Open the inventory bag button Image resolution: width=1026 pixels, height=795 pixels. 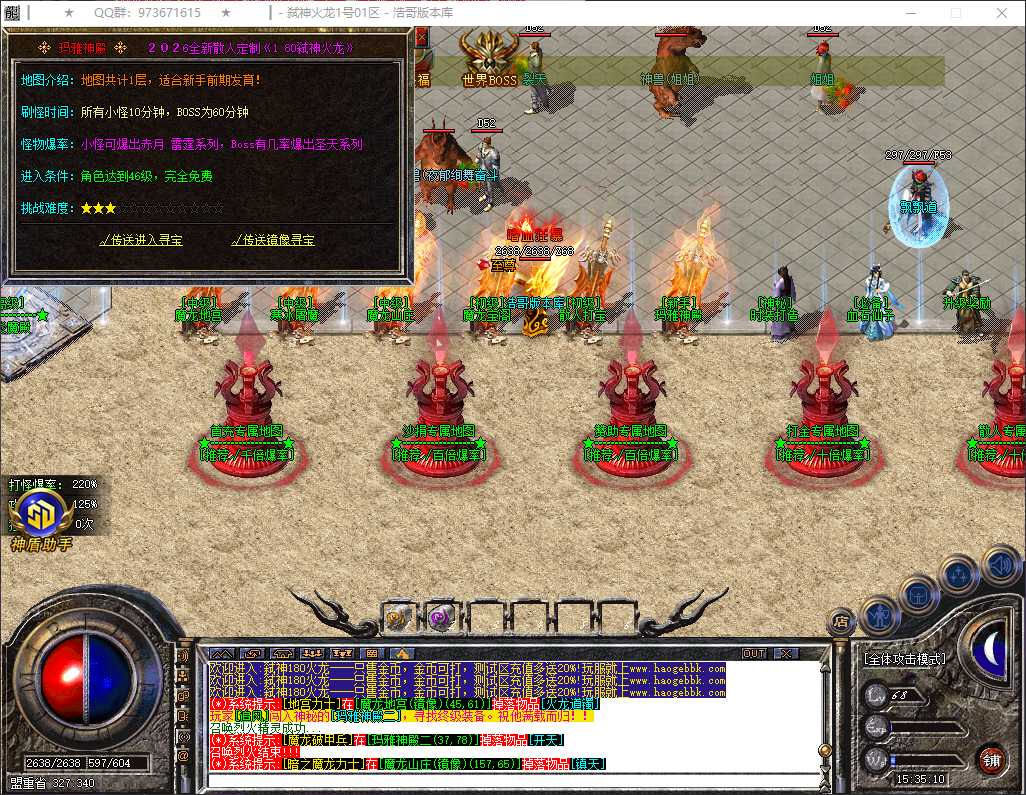point(918,595)
